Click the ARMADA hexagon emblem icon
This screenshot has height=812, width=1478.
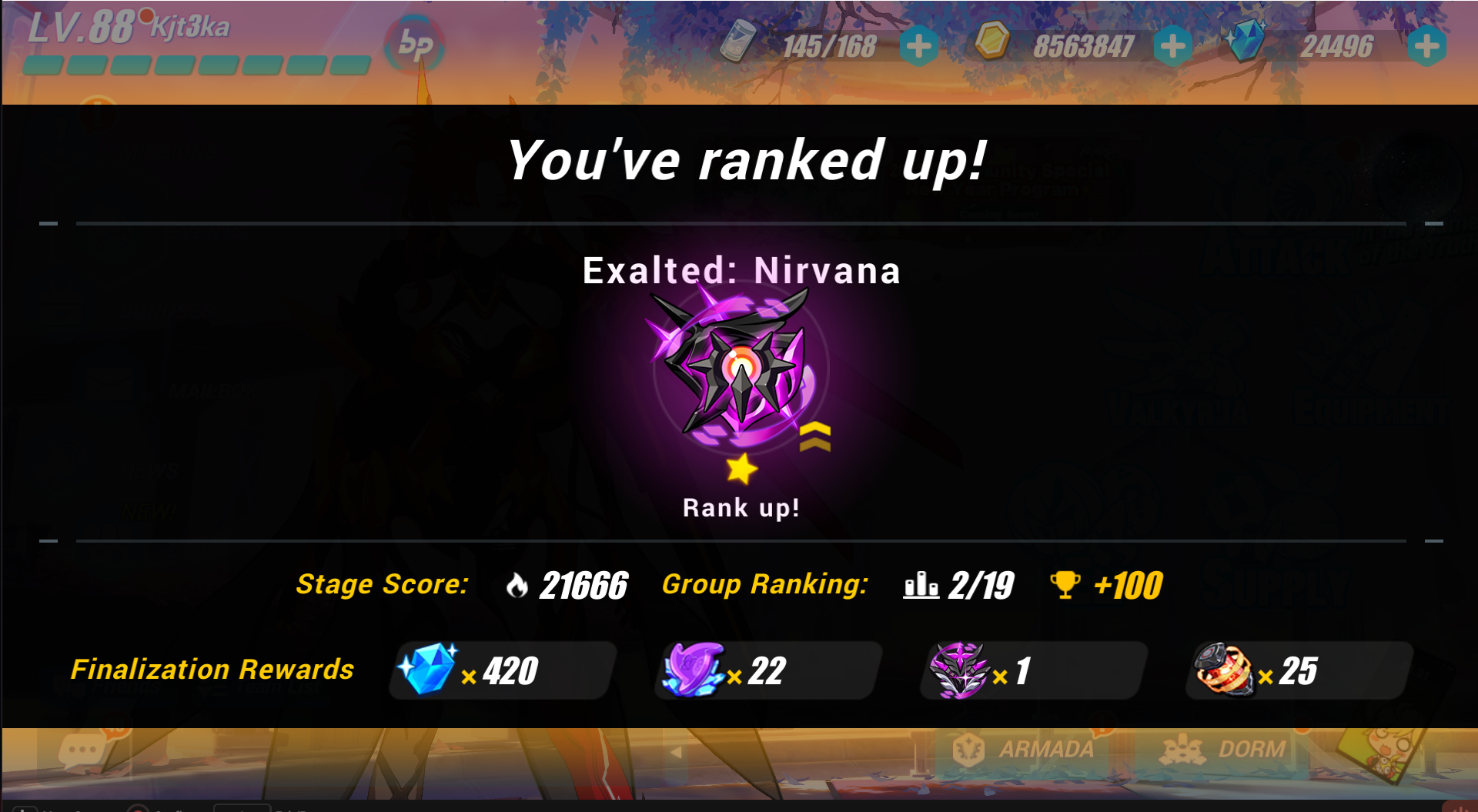969,747
